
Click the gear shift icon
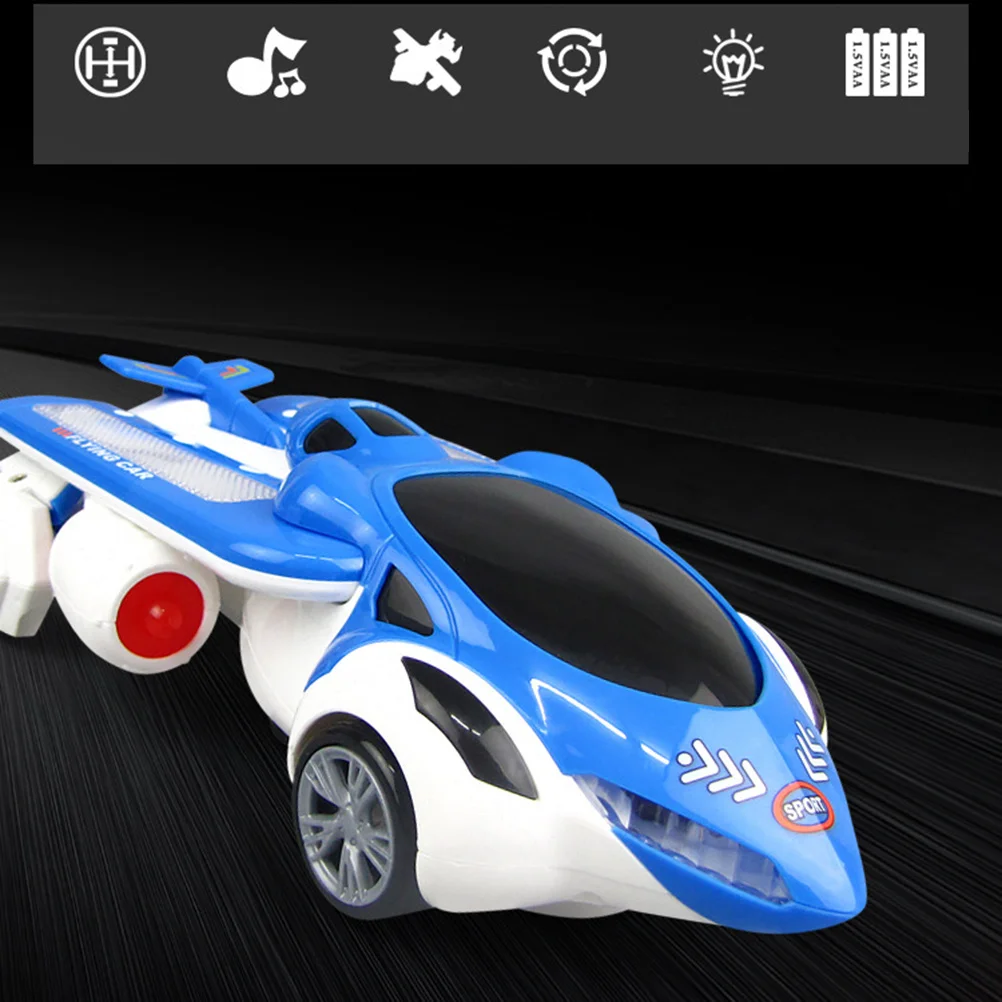[110, 62]
